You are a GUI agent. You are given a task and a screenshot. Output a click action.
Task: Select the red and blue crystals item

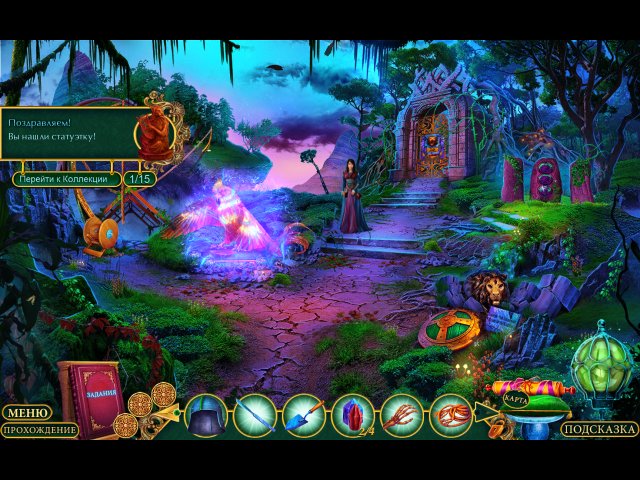352,415
